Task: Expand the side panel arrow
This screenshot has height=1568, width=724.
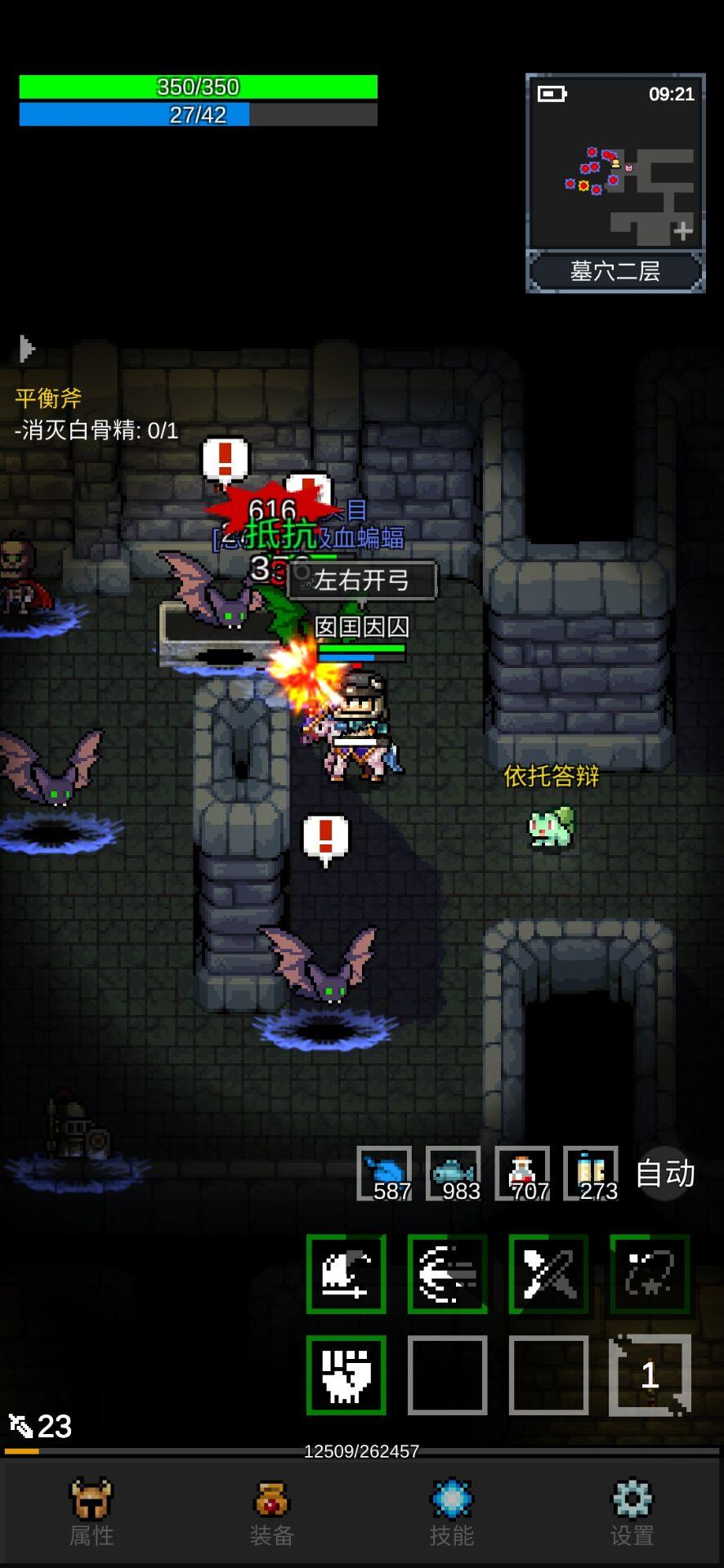Action: [x=27, y=349]
